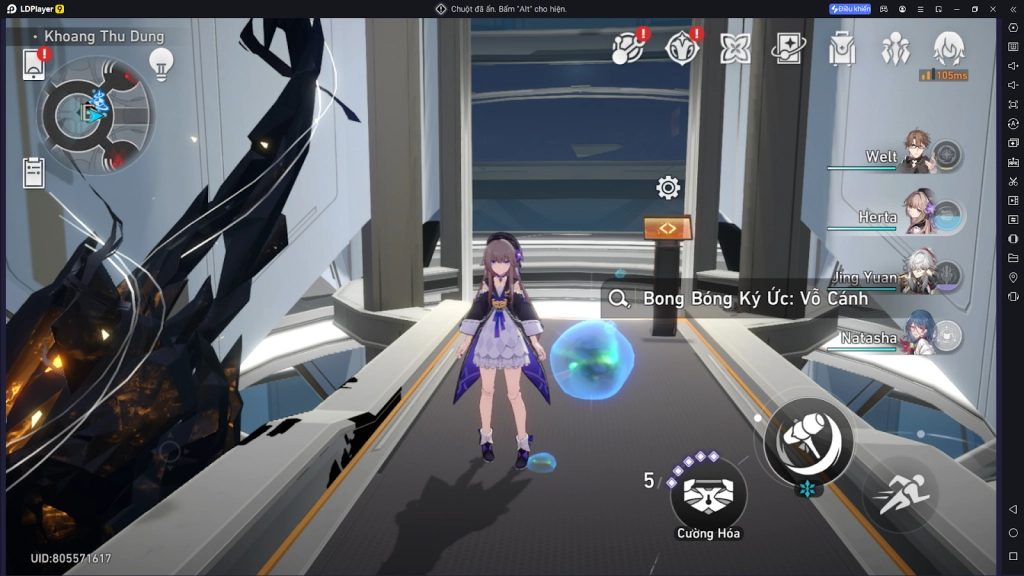Switch to party member Welt
1024x576 pixels.
[x=912, y=155]
